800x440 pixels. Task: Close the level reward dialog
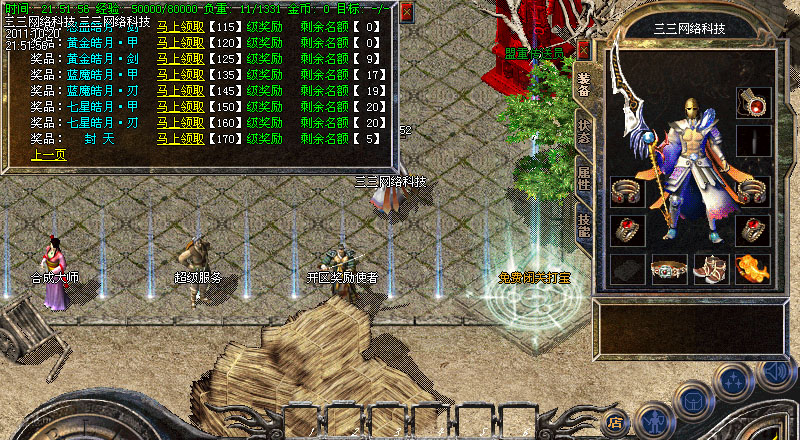[x=407, y=12]
